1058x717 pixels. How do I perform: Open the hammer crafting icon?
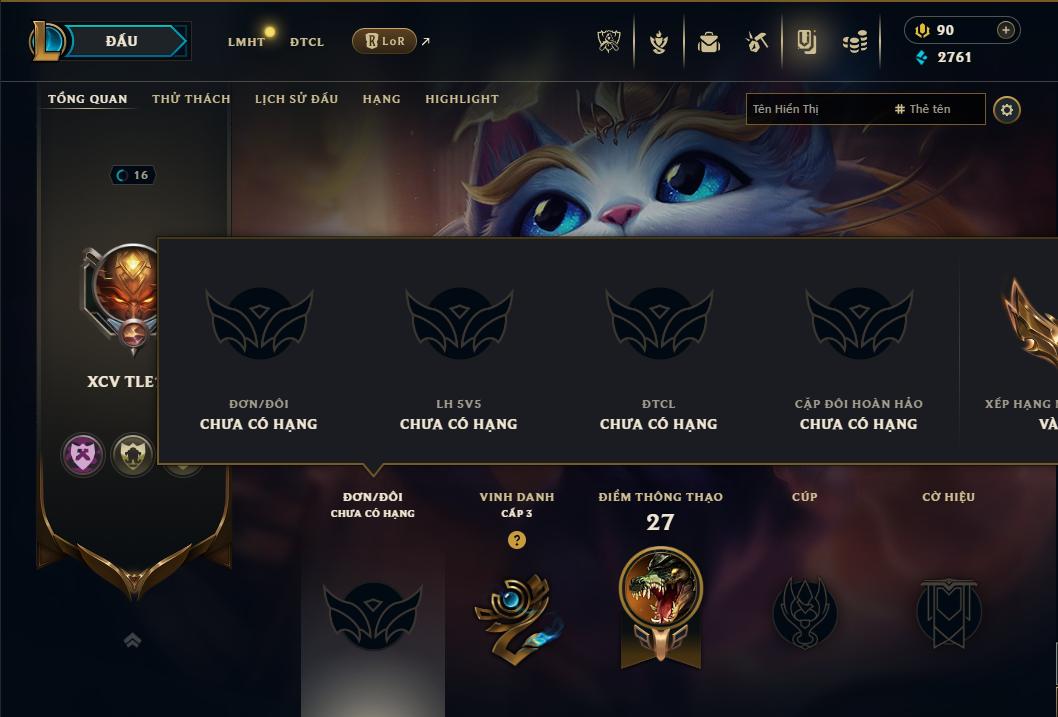pos(757,42)
